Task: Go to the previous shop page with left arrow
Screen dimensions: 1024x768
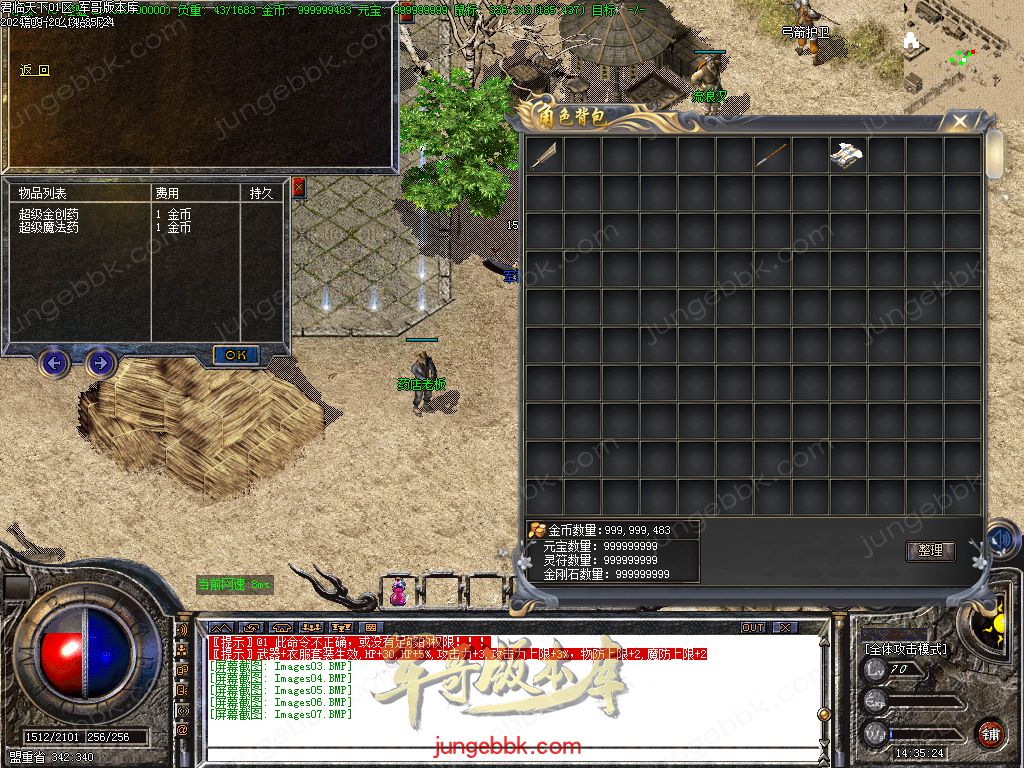Action: [54, 362]
